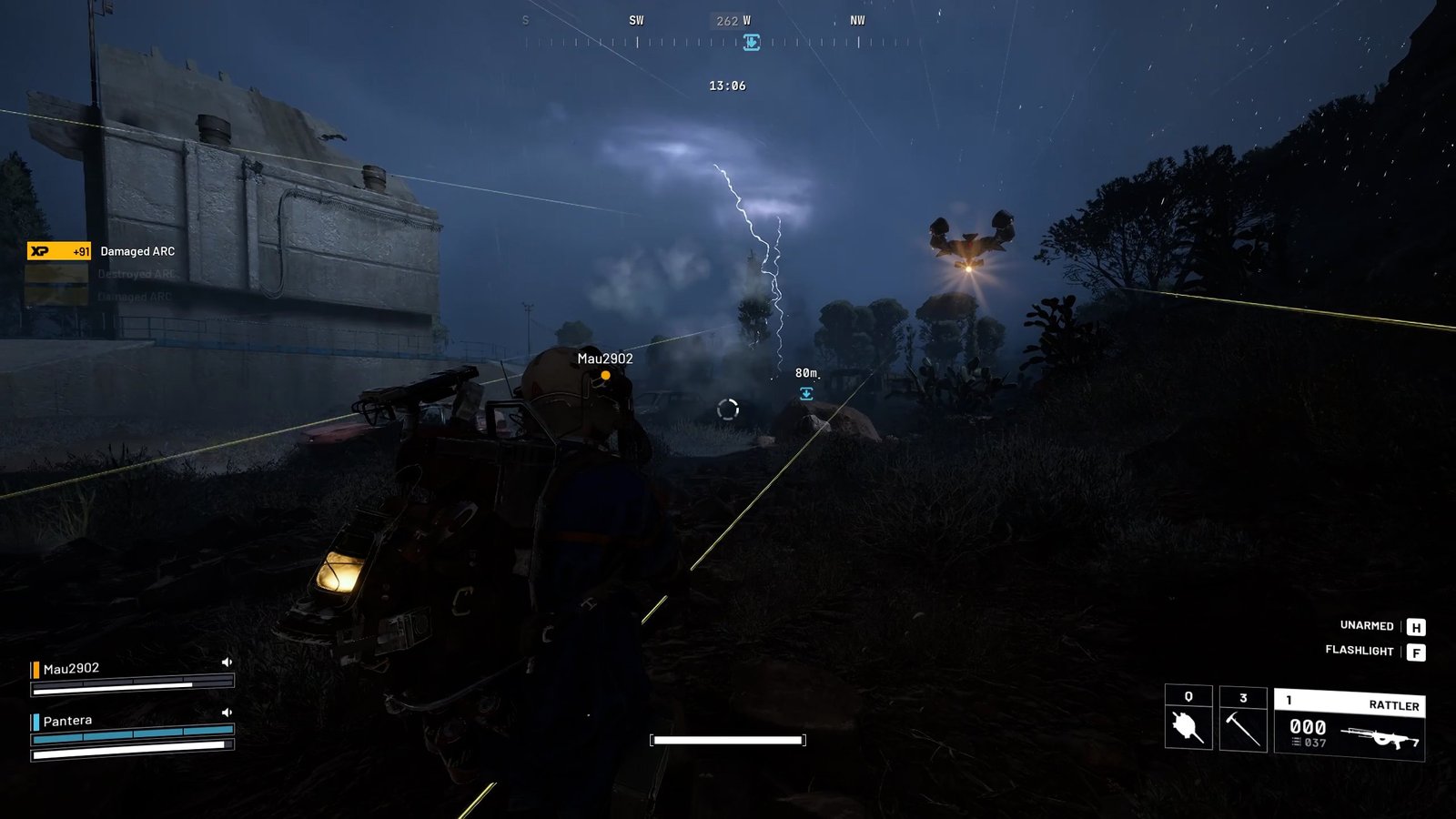Select the Pantera squad entry
Viewport: 1456px width, 819px height.
67,721
